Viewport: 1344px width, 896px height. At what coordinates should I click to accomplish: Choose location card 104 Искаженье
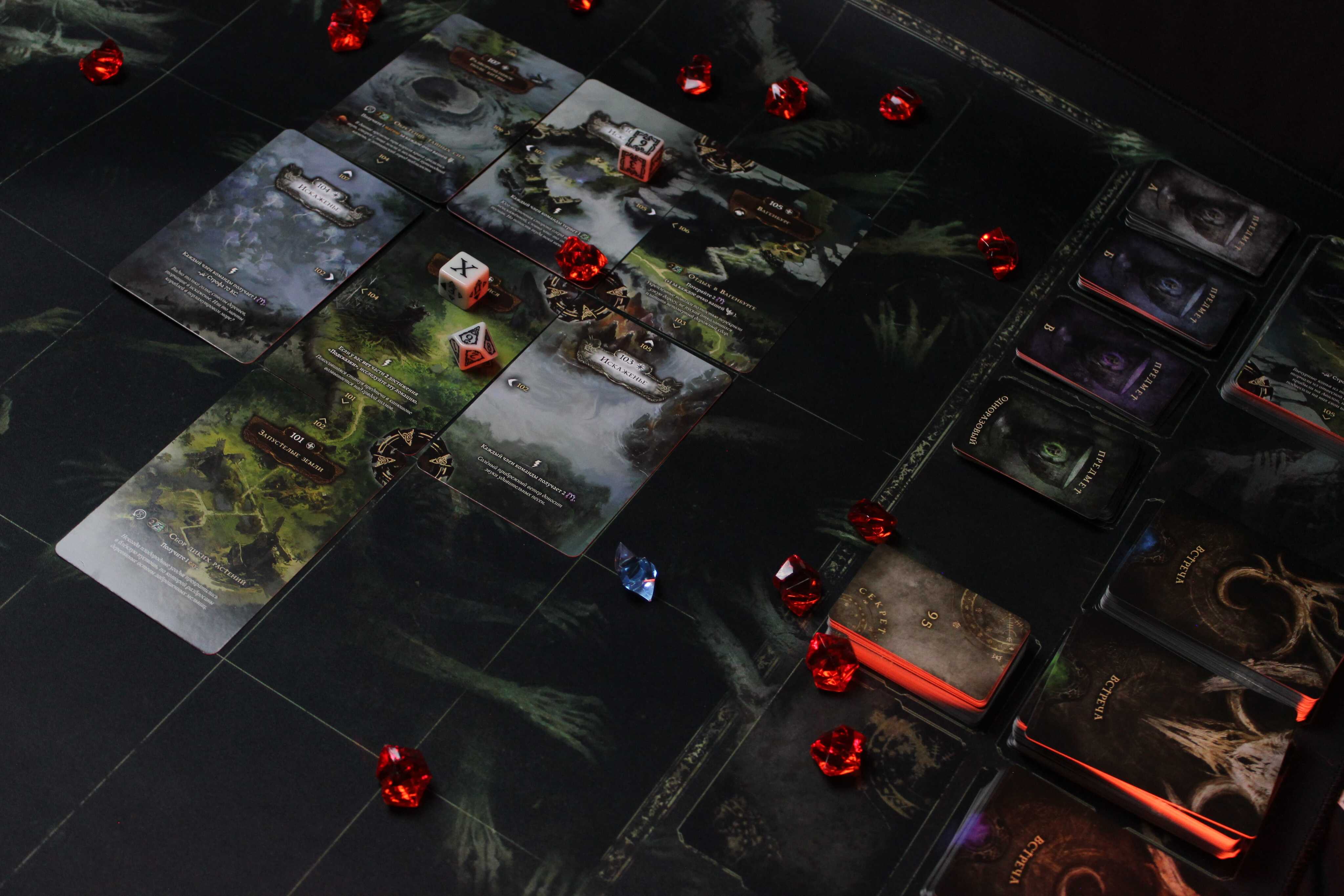tap(269, 240)
